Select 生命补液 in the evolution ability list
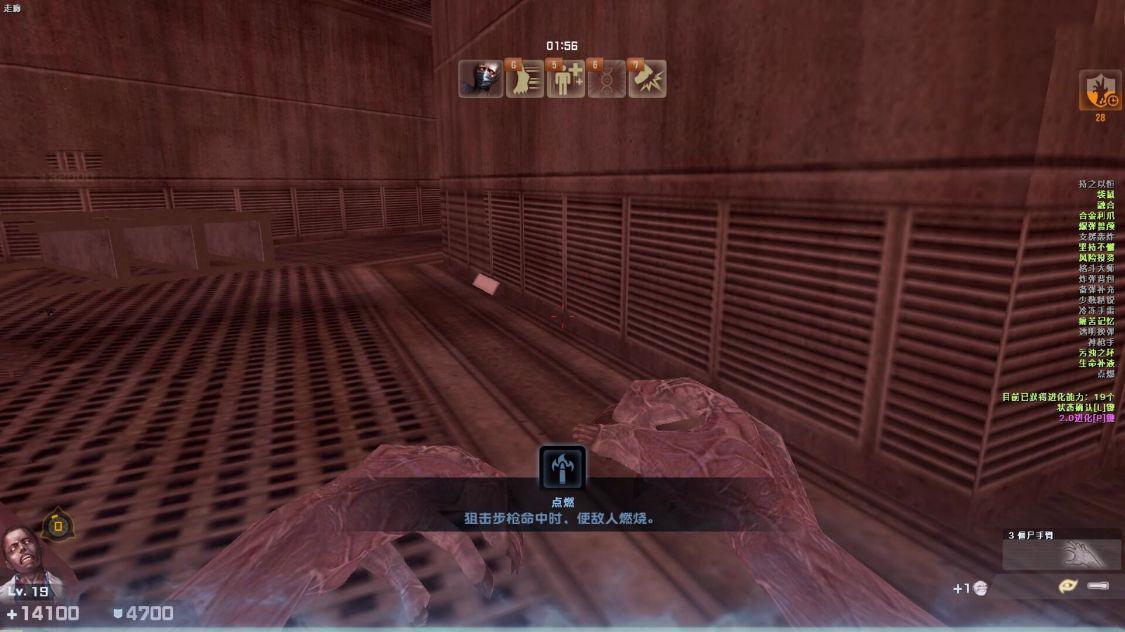This screenshot has width=1125, height=632. click(1096, 363)
